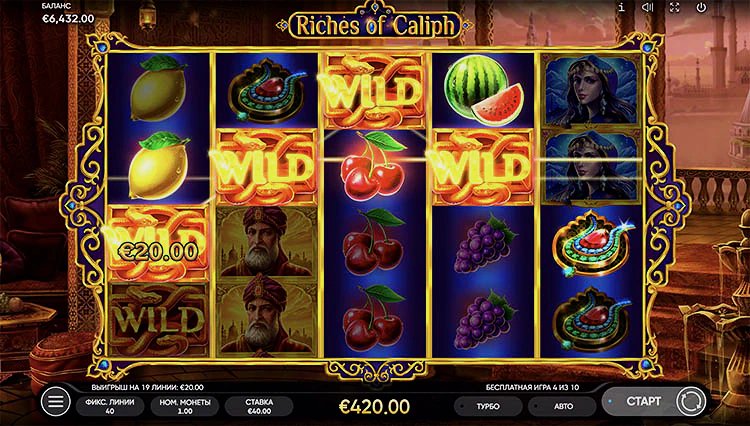Open the info paytable icon

621,7
